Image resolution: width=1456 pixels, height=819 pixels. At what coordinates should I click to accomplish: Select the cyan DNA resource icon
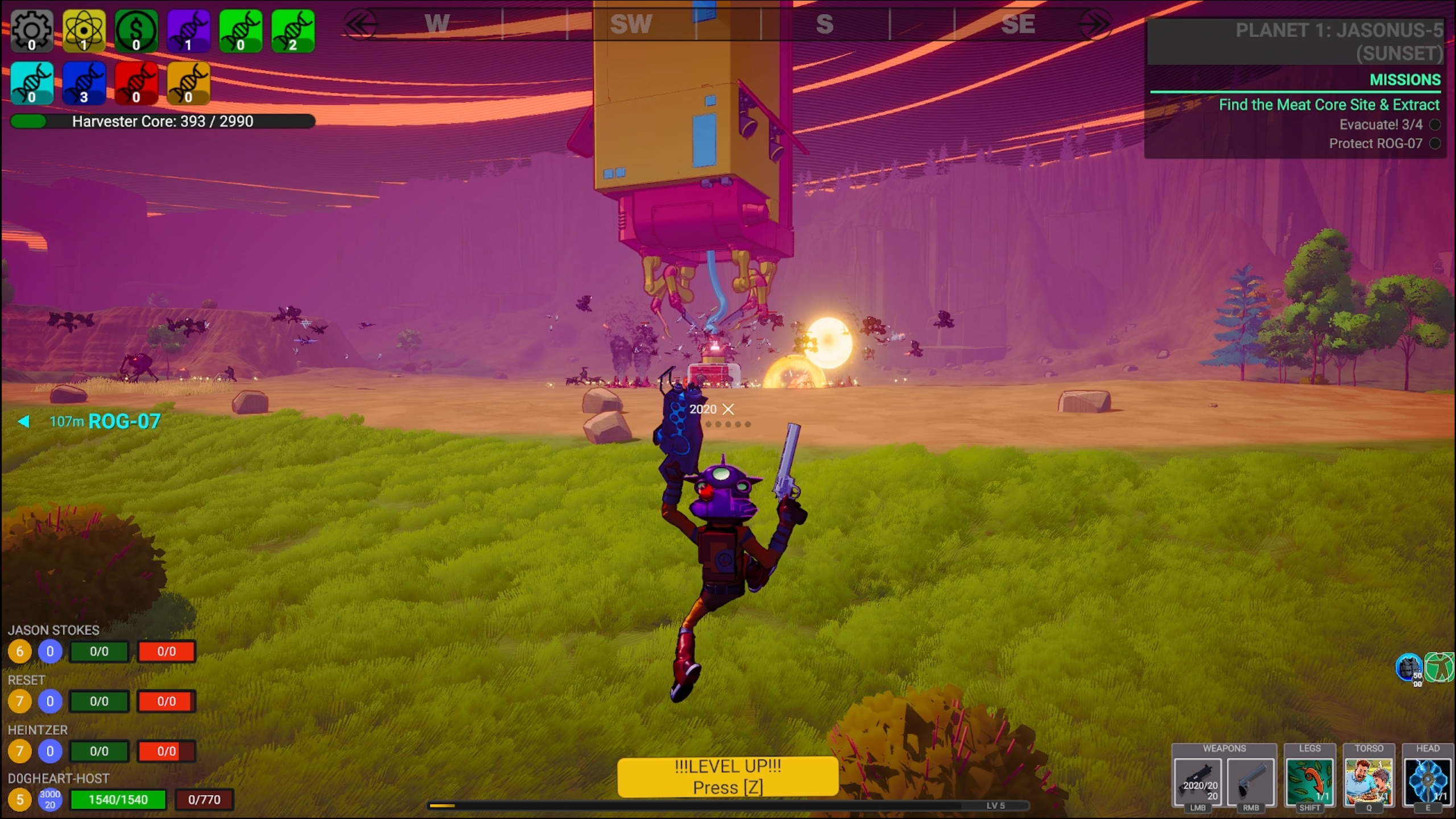[32, 83]
